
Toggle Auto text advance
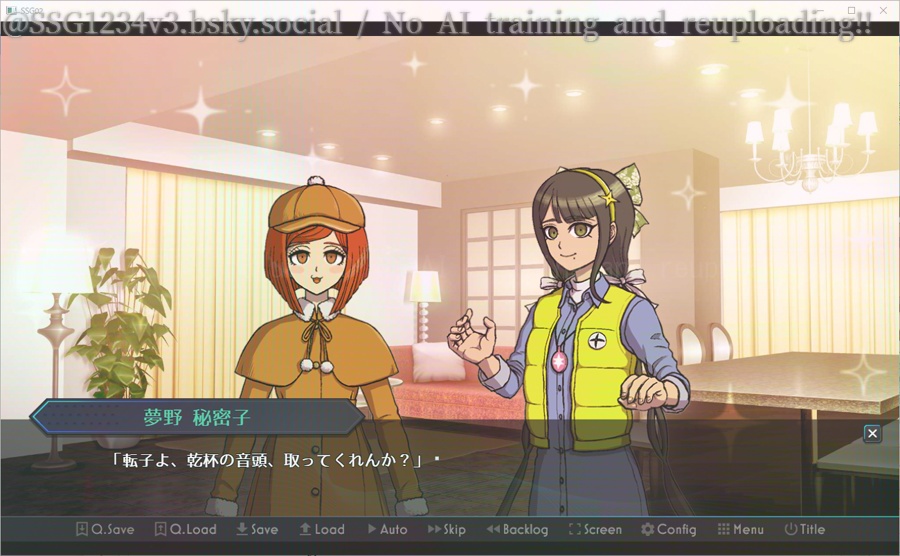pos(387,529)
